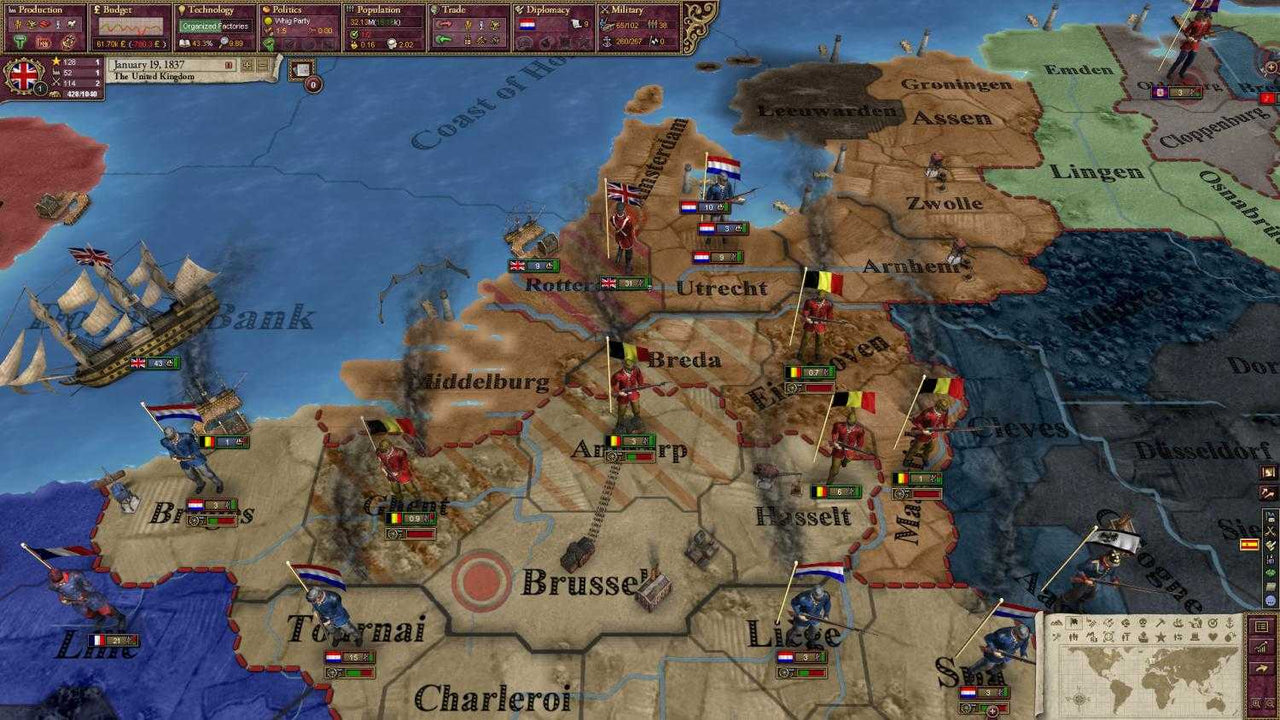Image resolution: width=1280 pixels, height=720 pixels.
Task: Select the political map mode
Action: [x=1073, y=623]
